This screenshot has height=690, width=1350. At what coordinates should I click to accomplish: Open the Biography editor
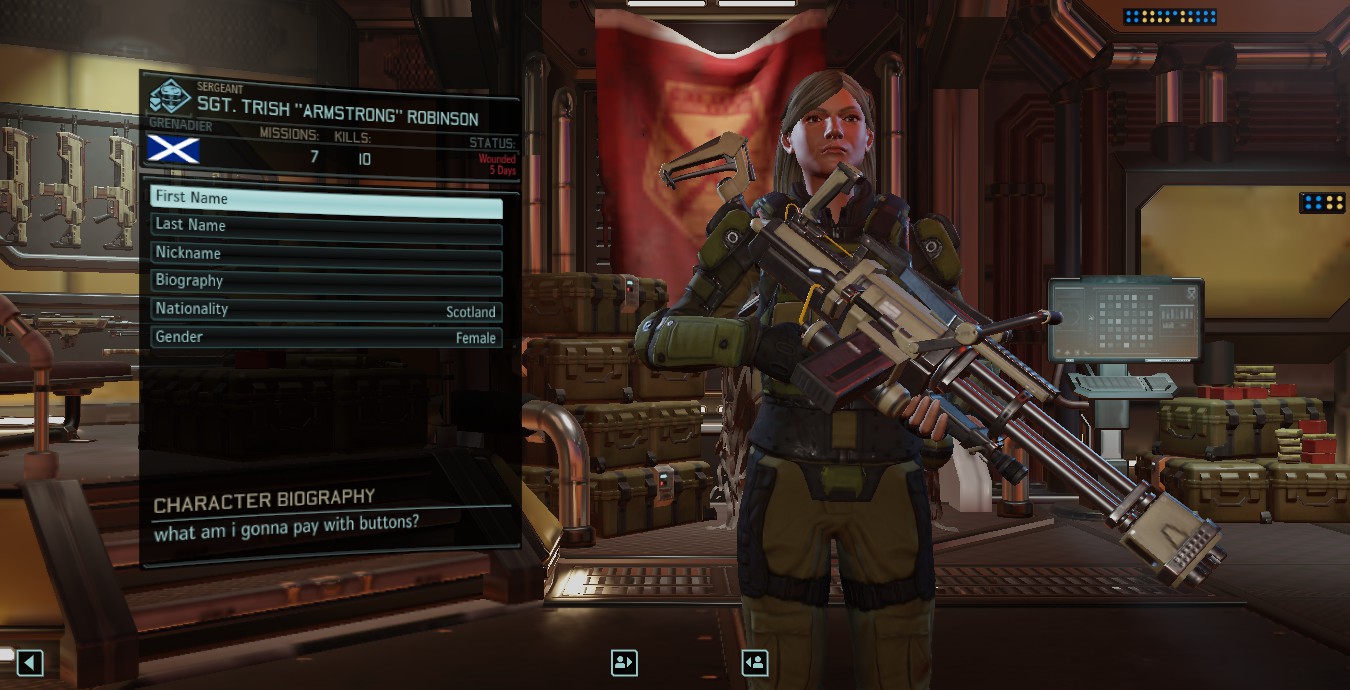[x=326, y=281]
